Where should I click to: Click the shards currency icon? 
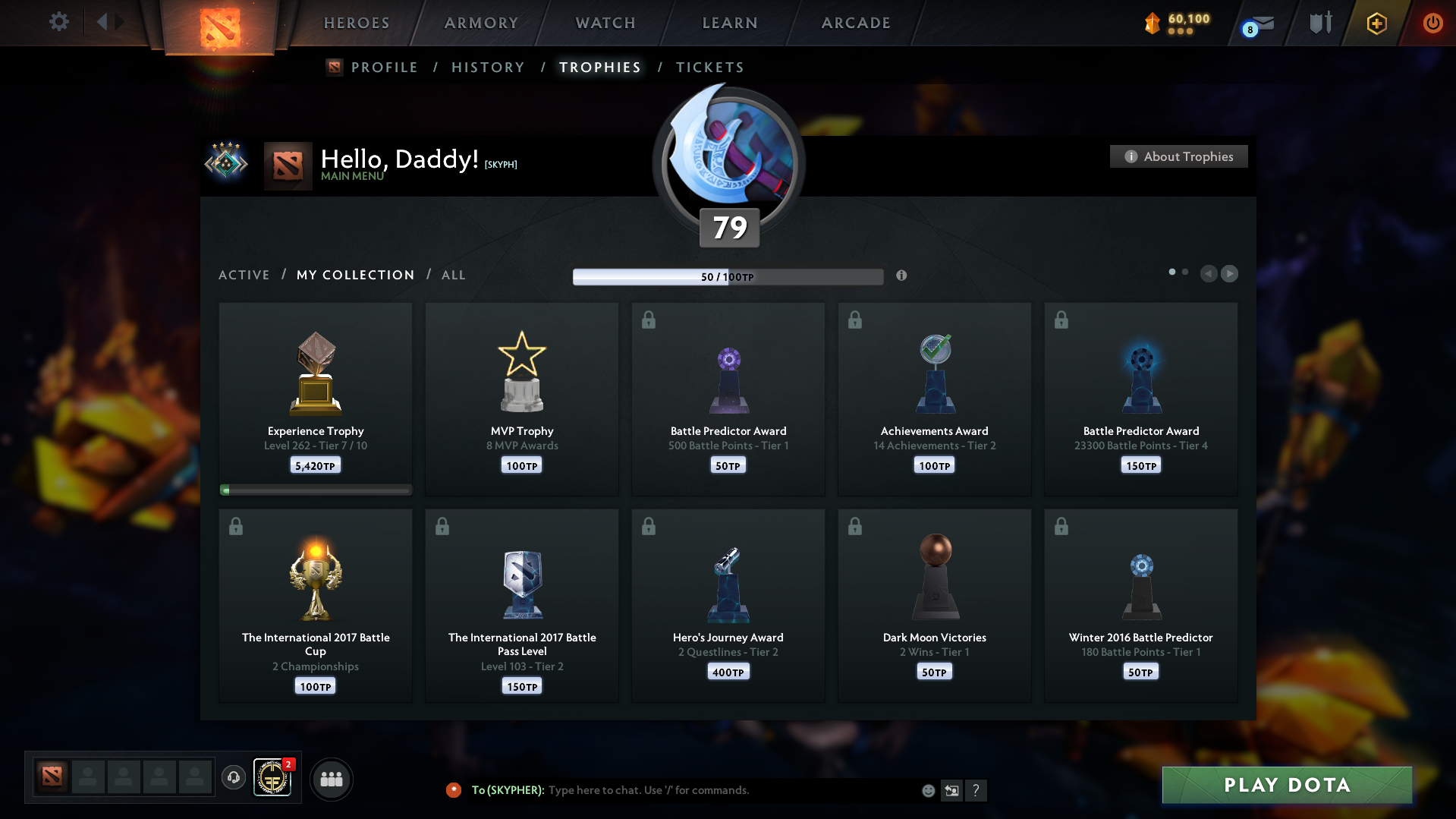tap(1154, 24)
